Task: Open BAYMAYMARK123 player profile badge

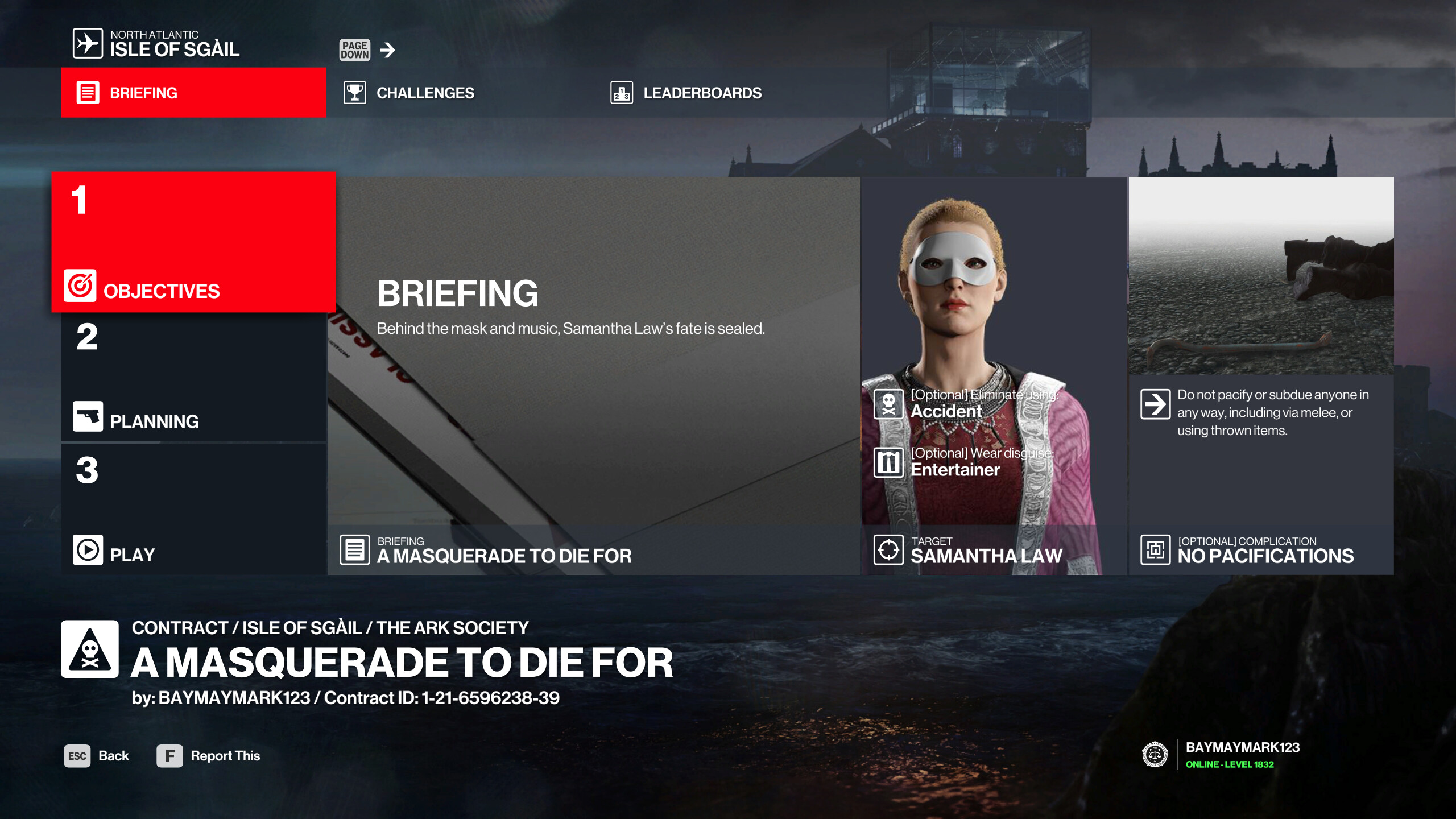Action: pyautogui.click(x=1222, y=755)
